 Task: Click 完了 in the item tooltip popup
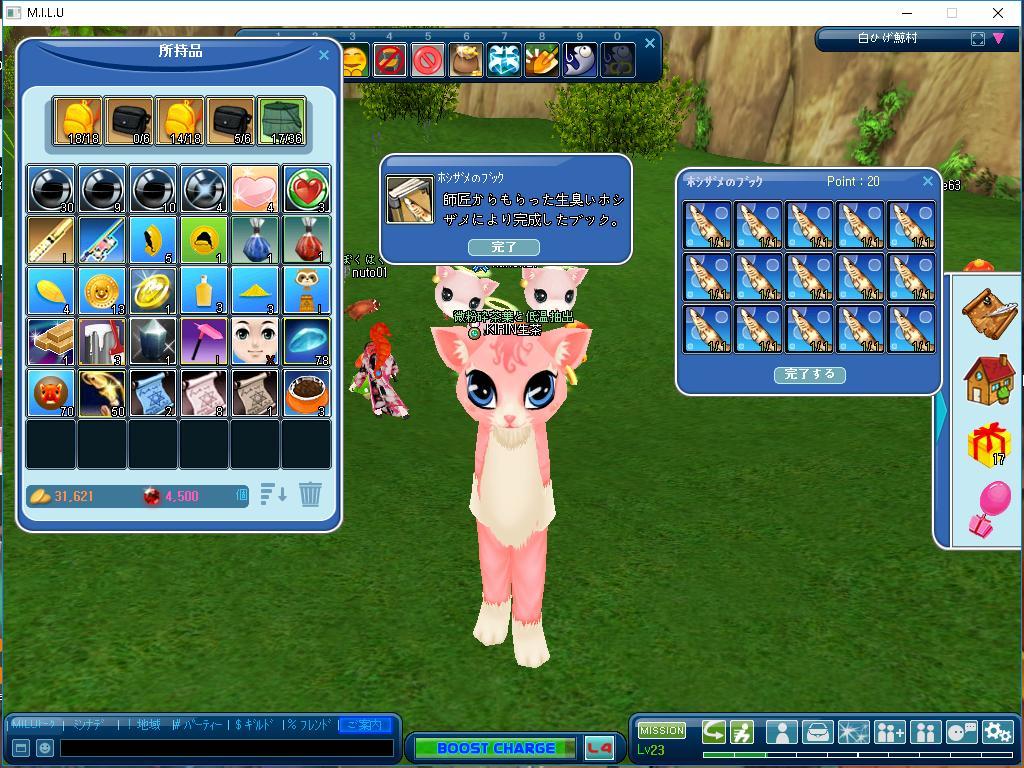(x=504, y=247)
